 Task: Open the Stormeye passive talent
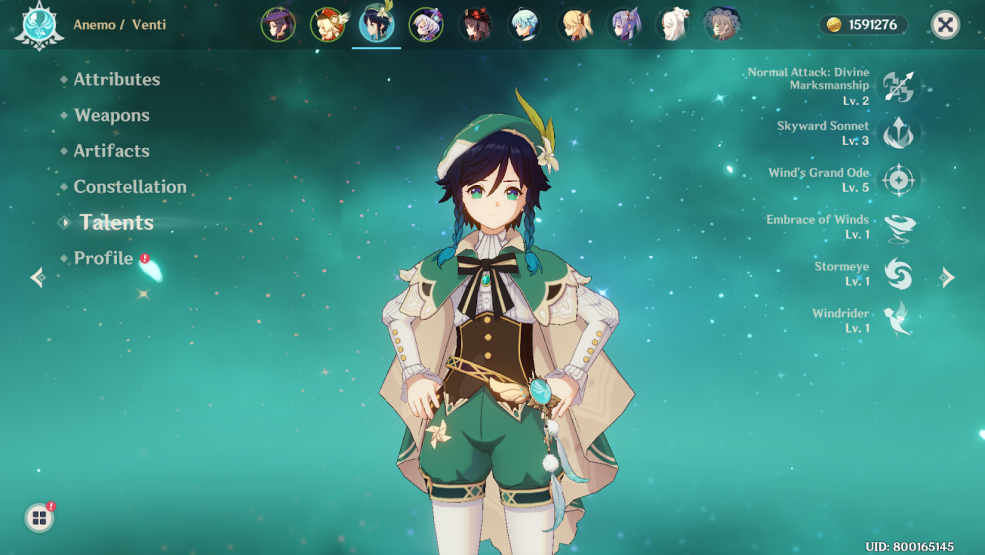[898, 274]
